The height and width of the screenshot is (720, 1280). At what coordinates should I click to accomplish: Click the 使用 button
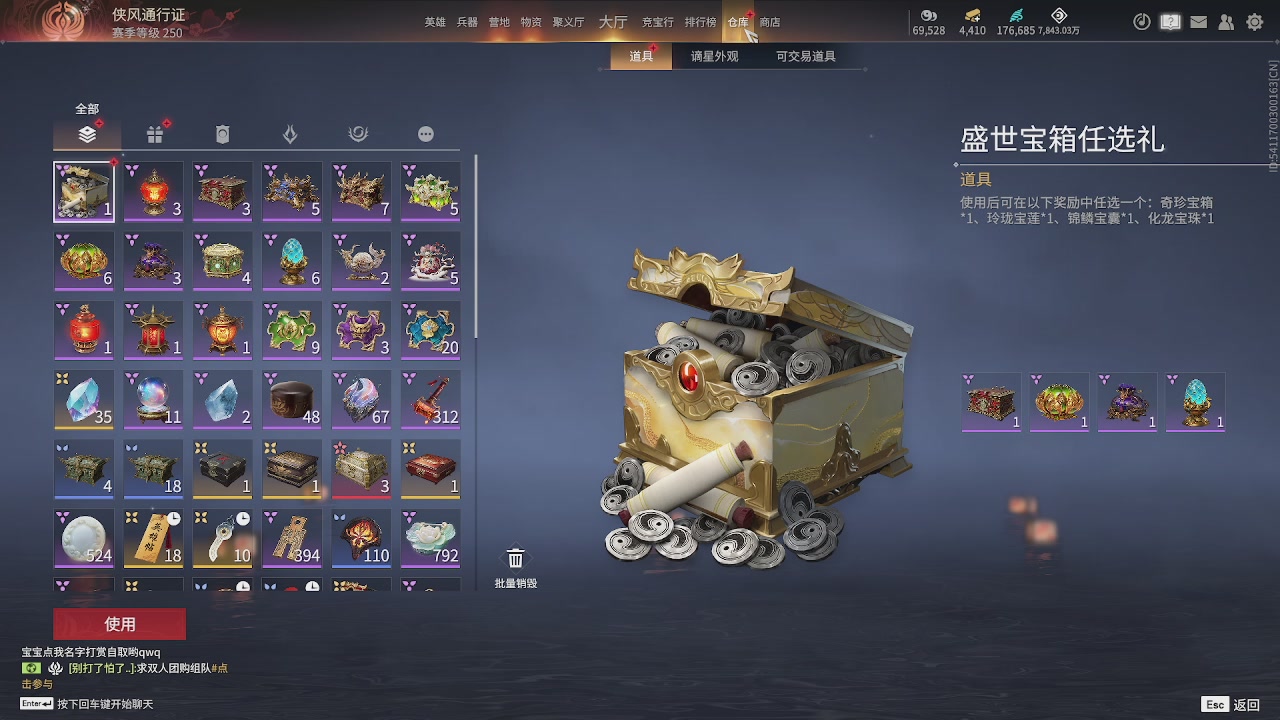[120, 623]
